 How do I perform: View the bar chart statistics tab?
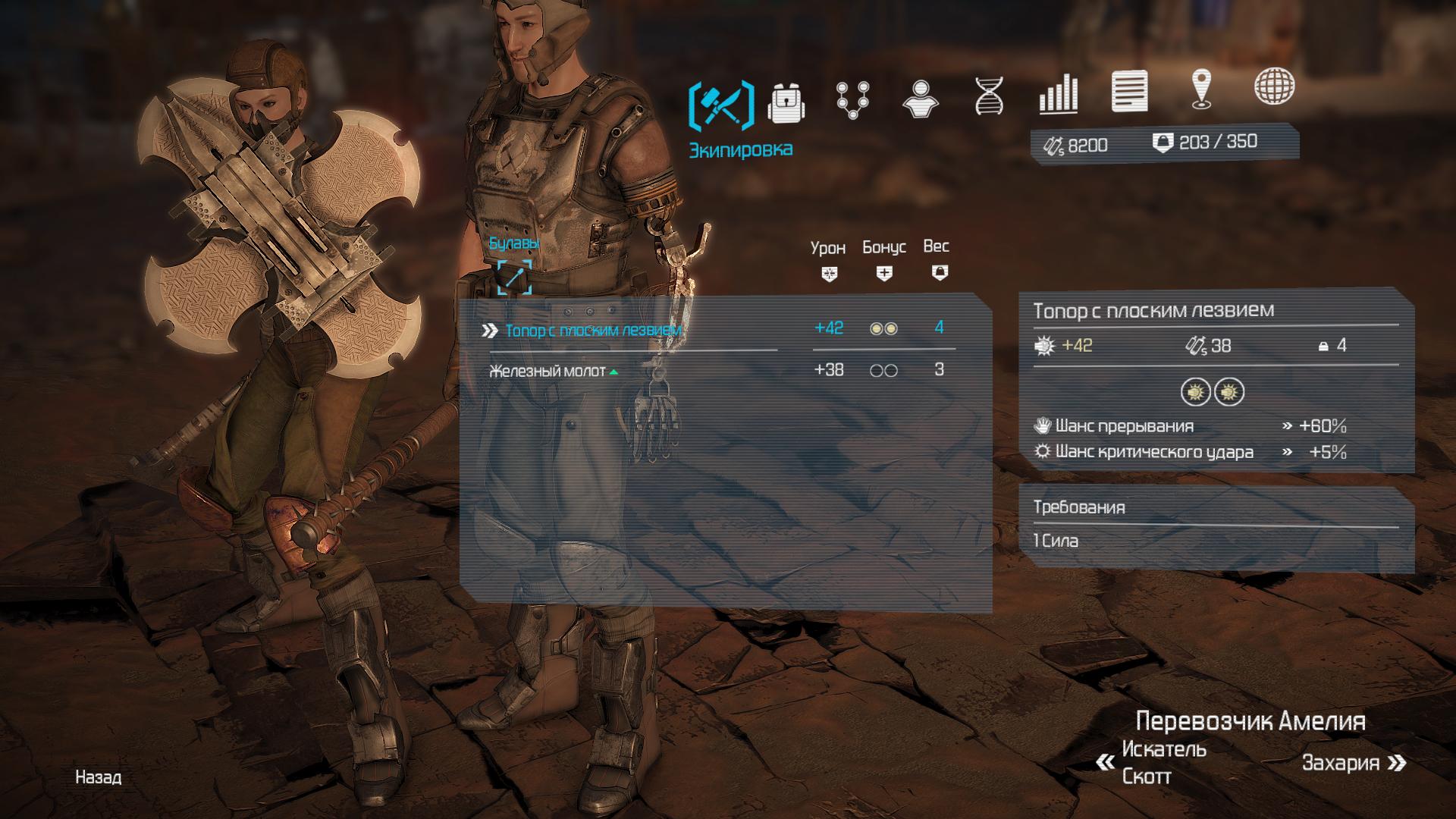click(1058, 94)
